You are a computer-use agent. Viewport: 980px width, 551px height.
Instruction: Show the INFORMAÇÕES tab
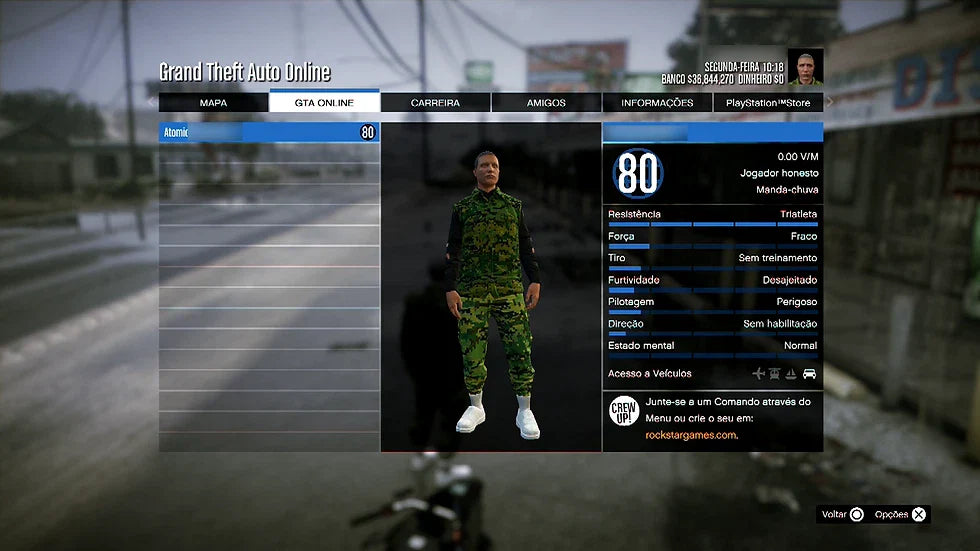coord(657,102)
